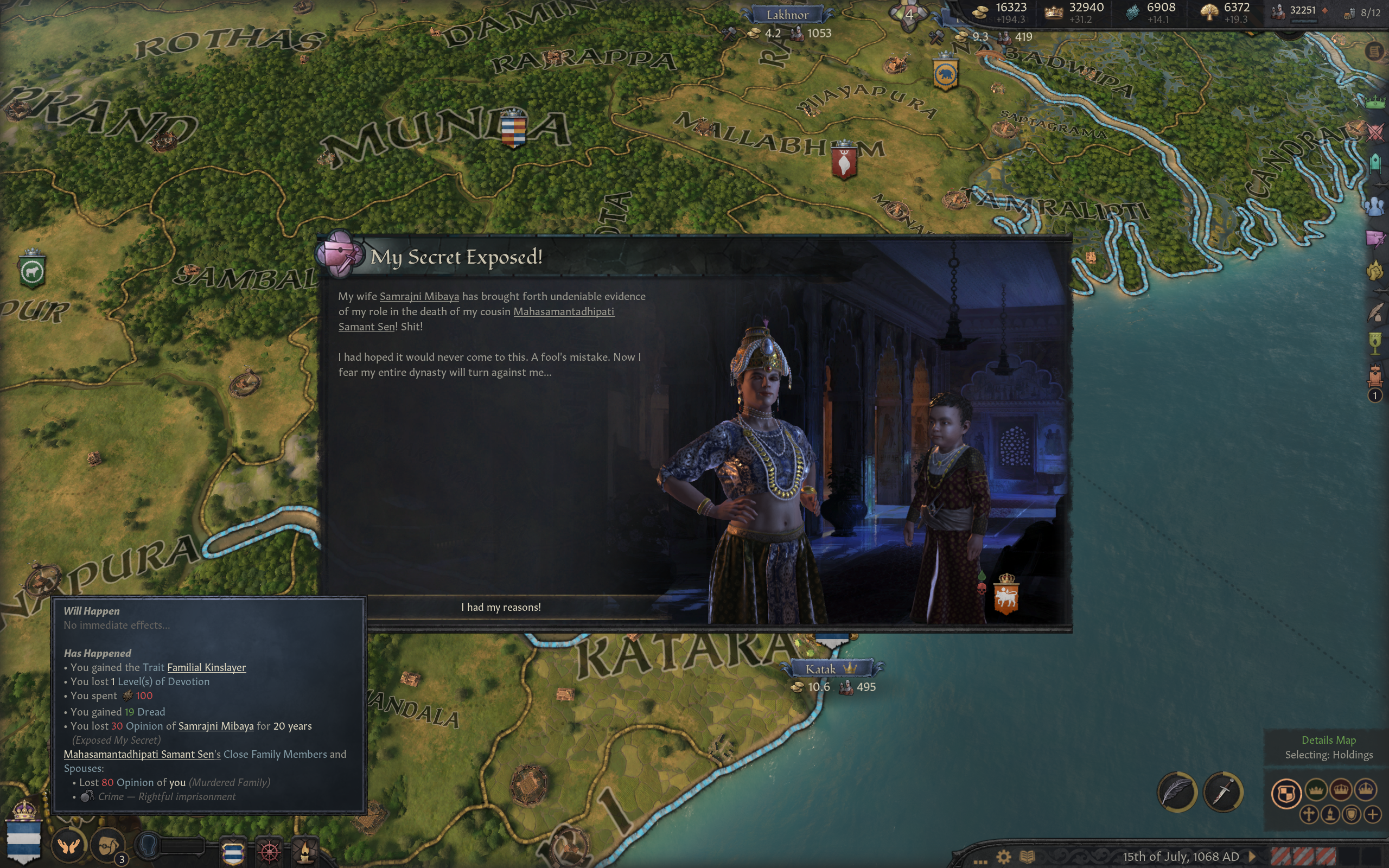Switch to the cross Faiths map mode
This screenshot has height=868, width=1389.
click(x=1309, y=815)
